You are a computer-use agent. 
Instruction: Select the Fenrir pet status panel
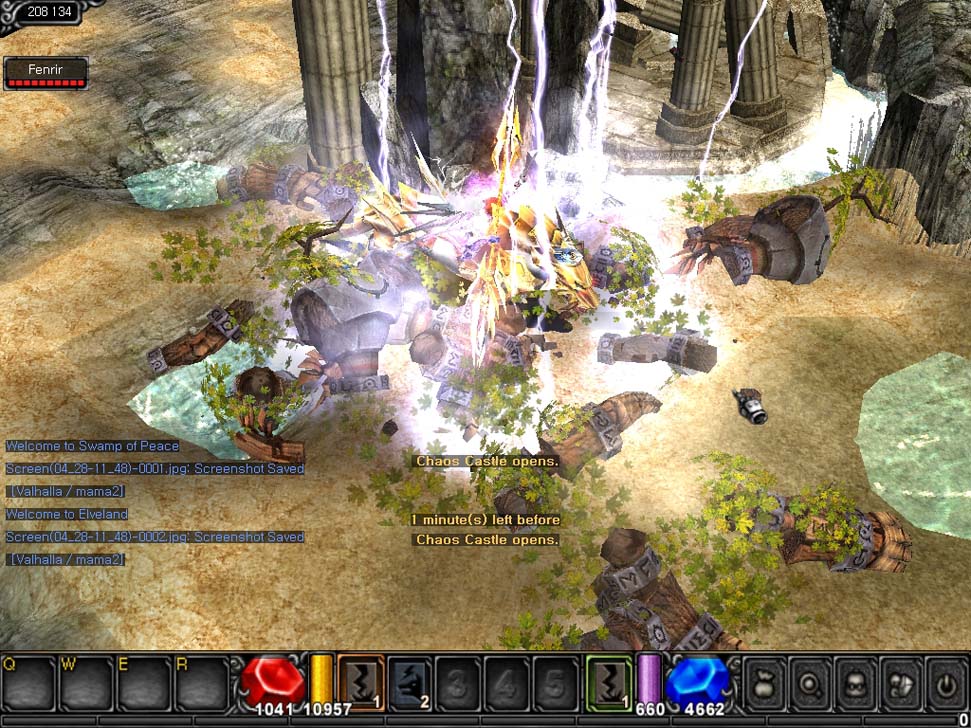[45, 73]
